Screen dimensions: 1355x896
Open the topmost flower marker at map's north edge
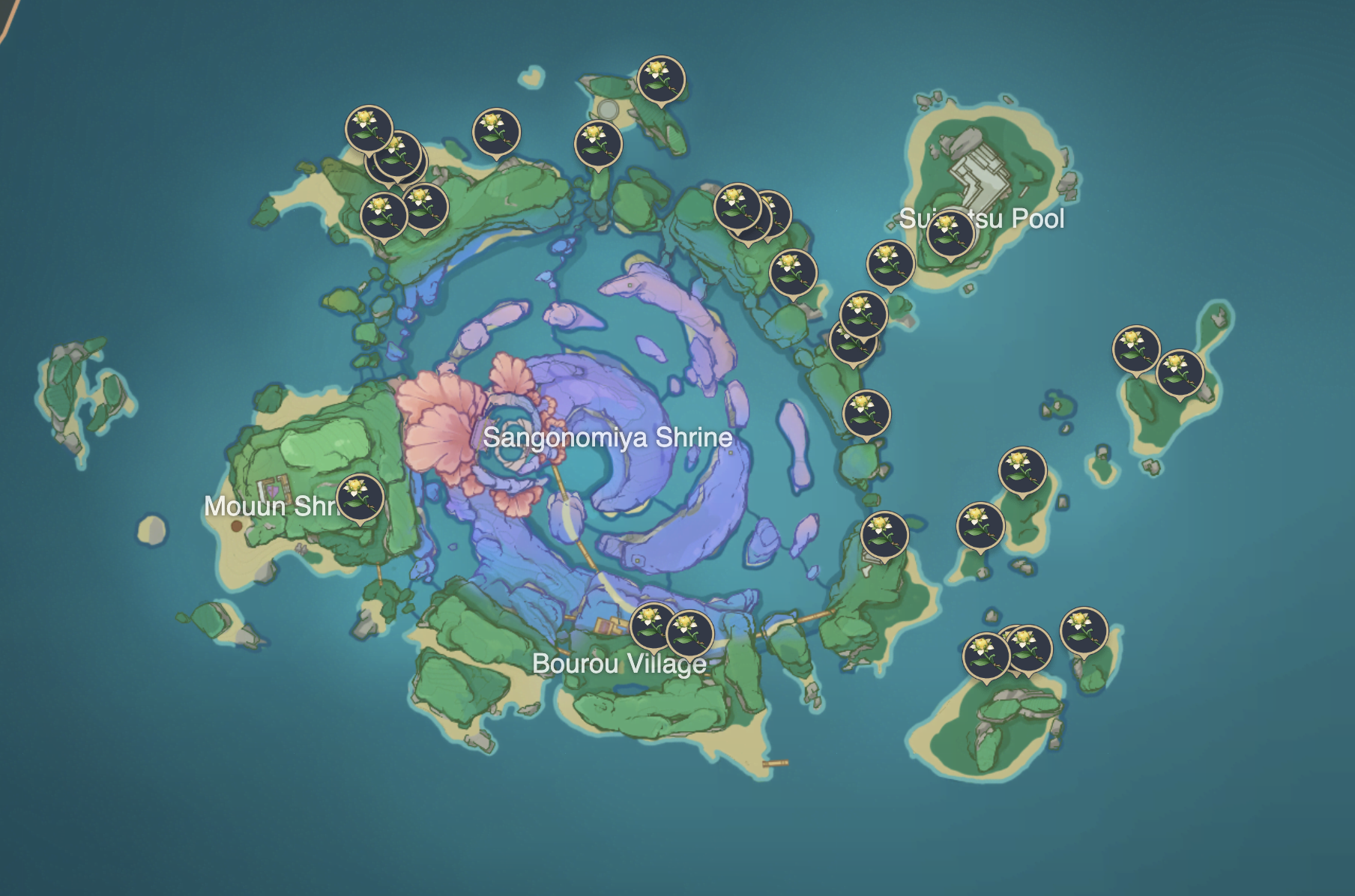point(662,79)
